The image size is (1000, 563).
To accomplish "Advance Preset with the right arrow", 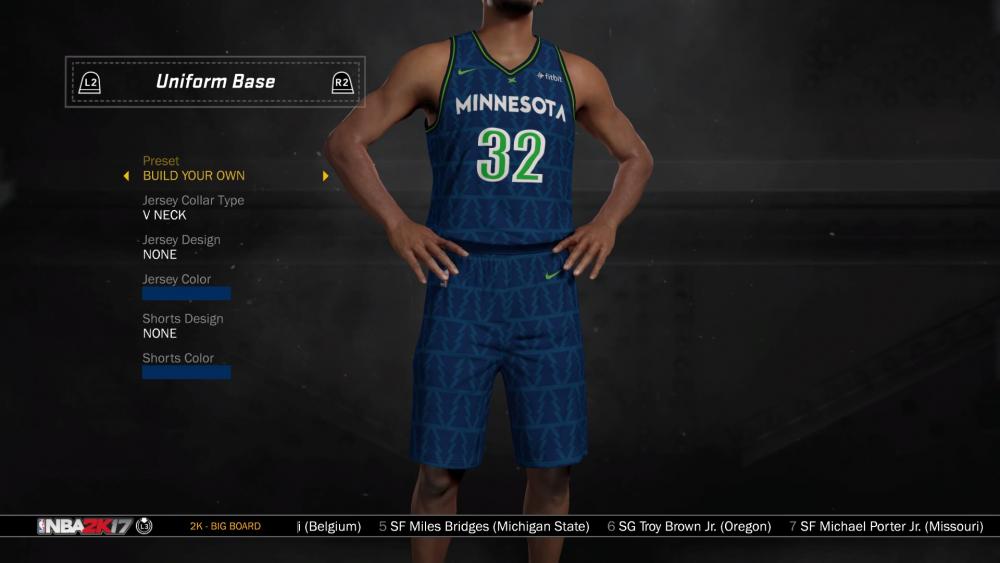I will [x=325, y=176].
